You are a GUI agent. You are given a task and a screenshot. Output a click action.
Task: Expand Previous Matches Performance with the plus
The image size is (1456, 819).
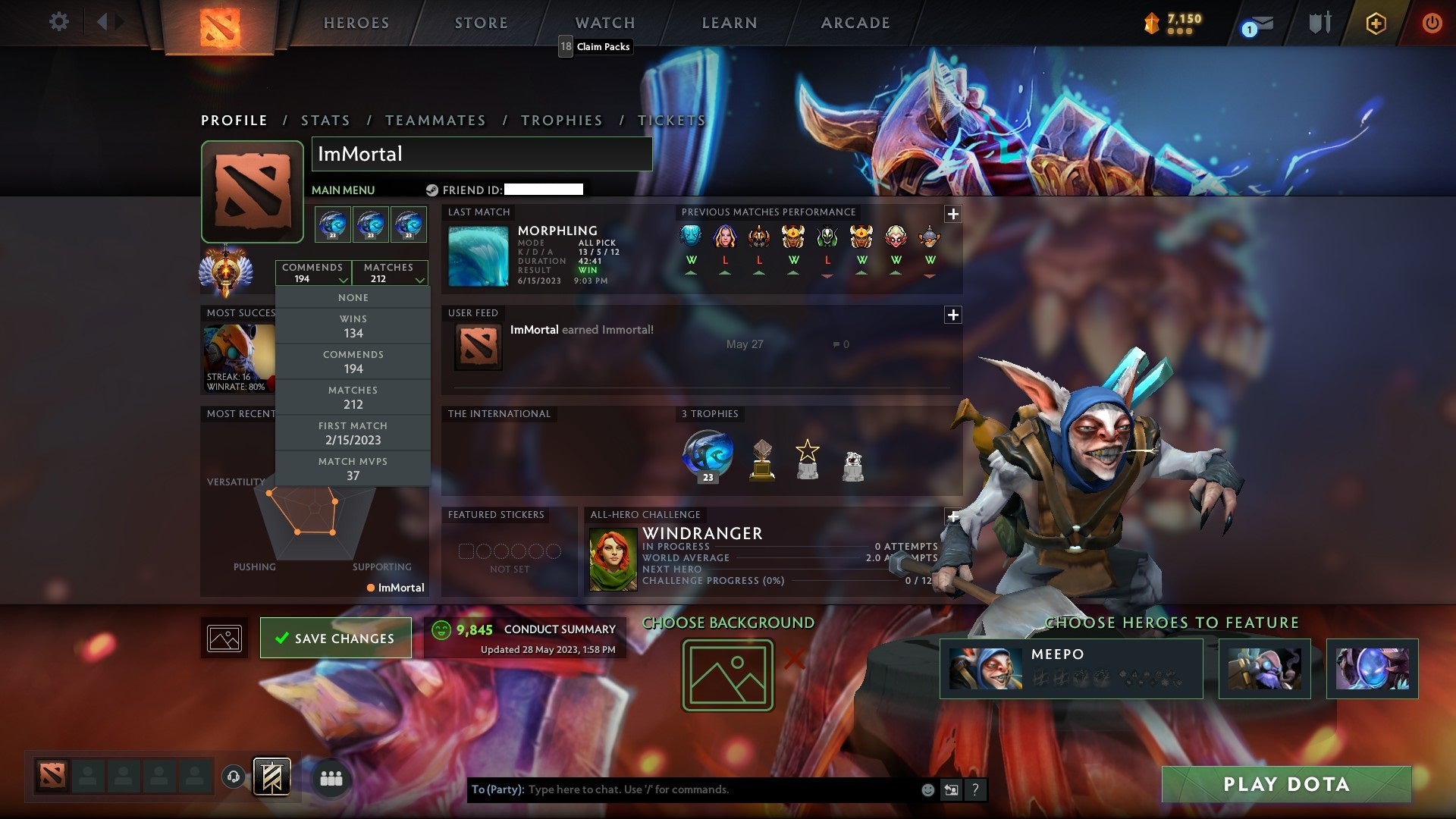coord(952,214)
